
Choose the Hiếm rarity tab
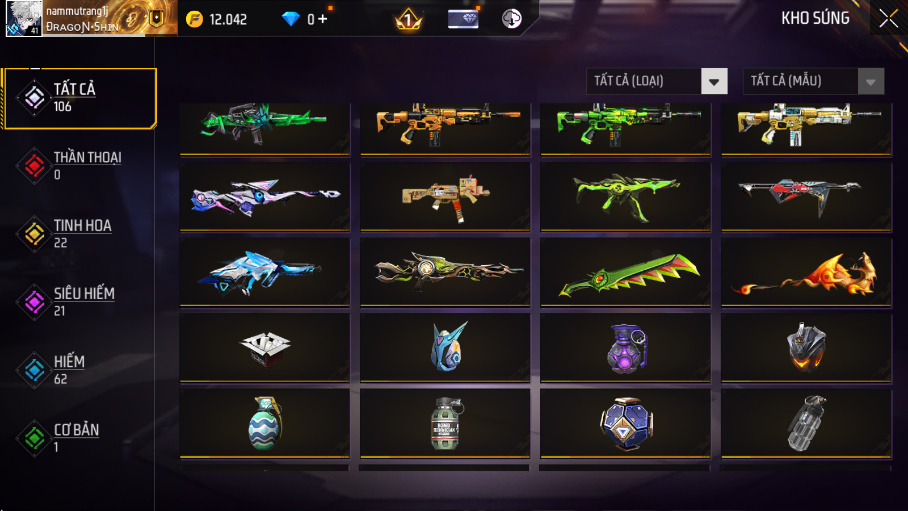(80, 369)
